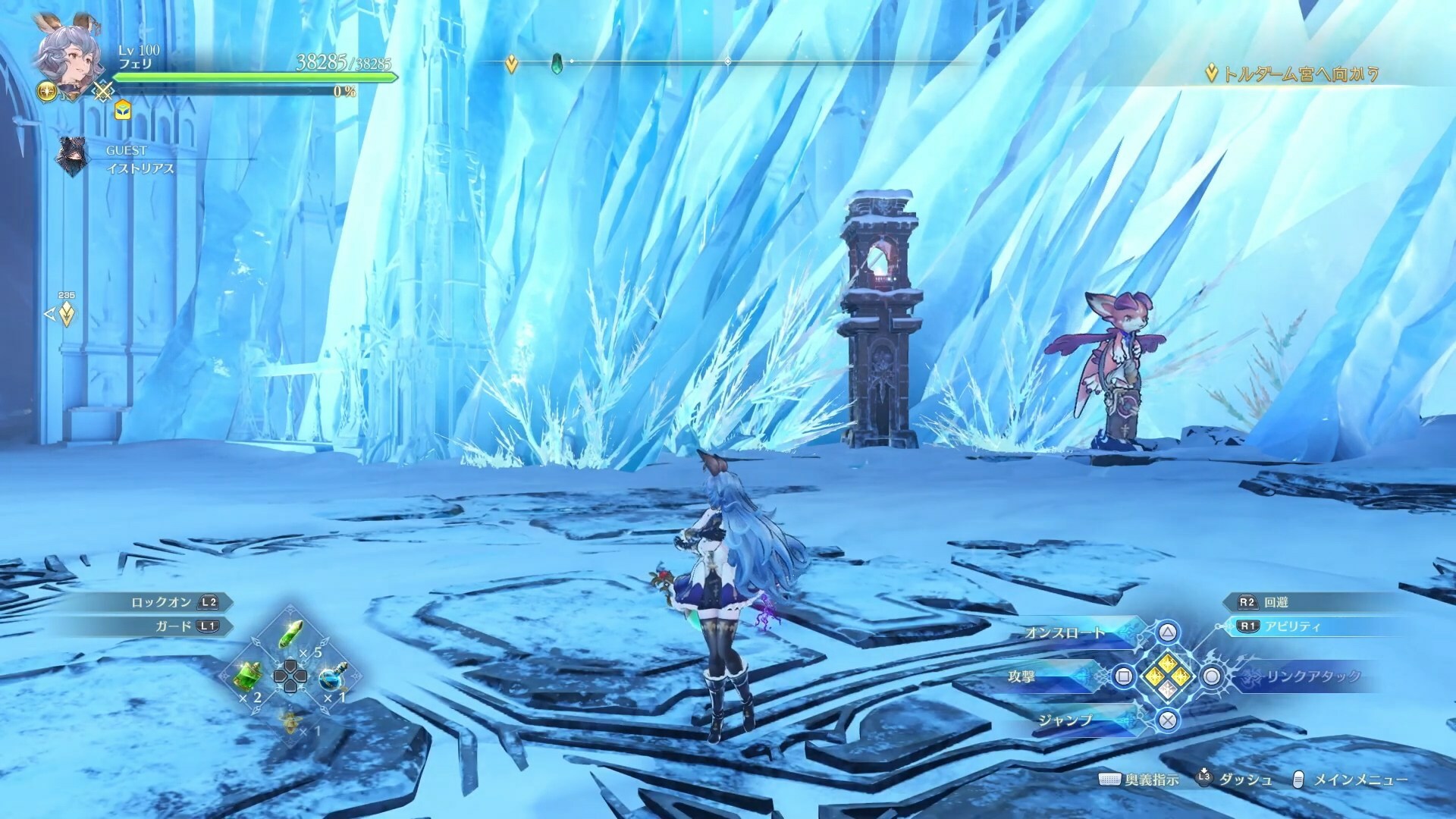Click the yellow diamond skill emblem
Screen dimensions: 1456x819
1167,676
